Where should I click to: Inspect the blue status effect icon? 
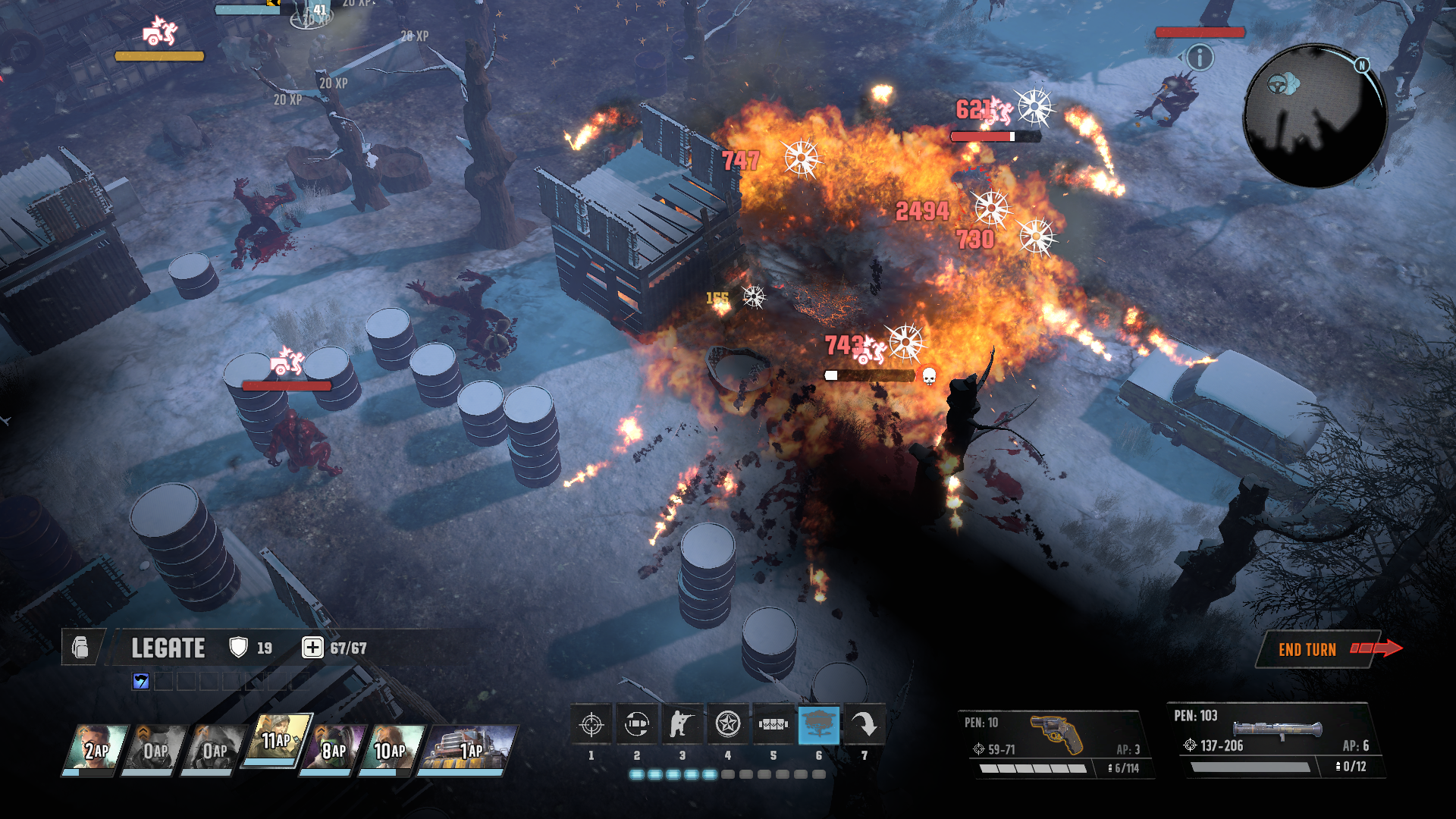141,681
